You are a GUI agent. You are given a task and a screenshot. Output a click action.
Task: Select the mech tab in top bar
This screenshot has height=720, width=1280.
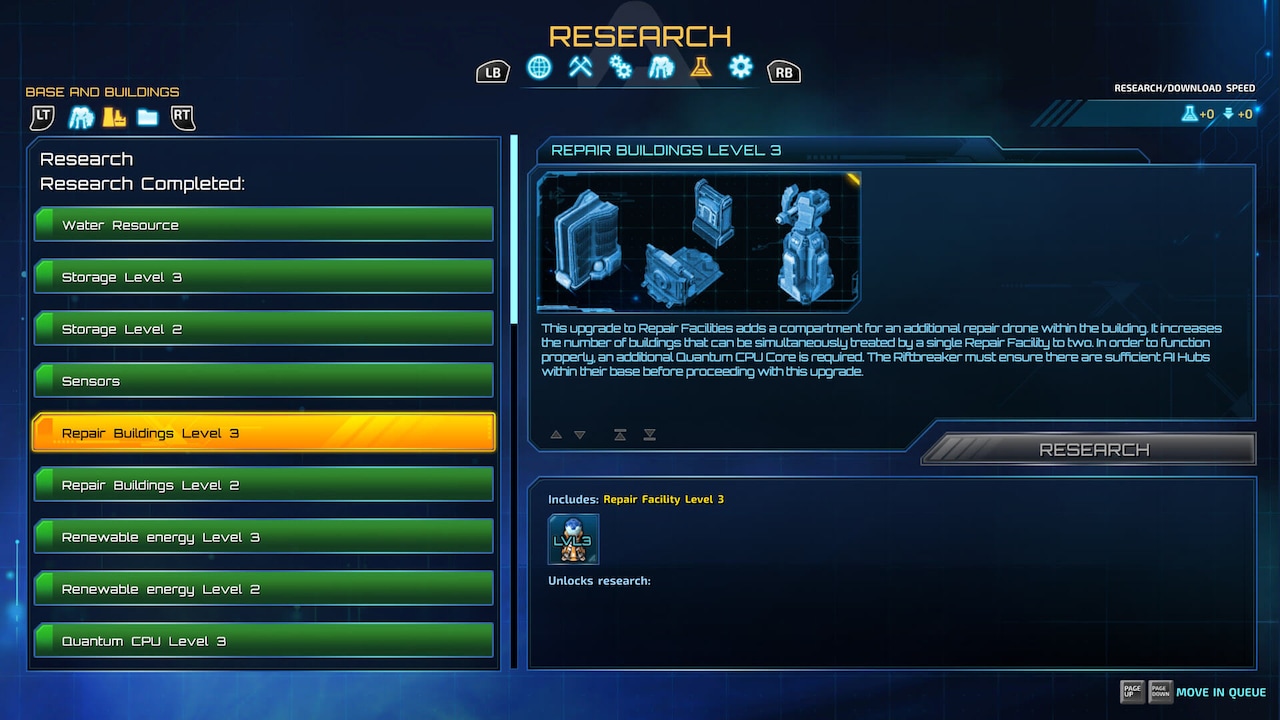click(x=661, y=68)
